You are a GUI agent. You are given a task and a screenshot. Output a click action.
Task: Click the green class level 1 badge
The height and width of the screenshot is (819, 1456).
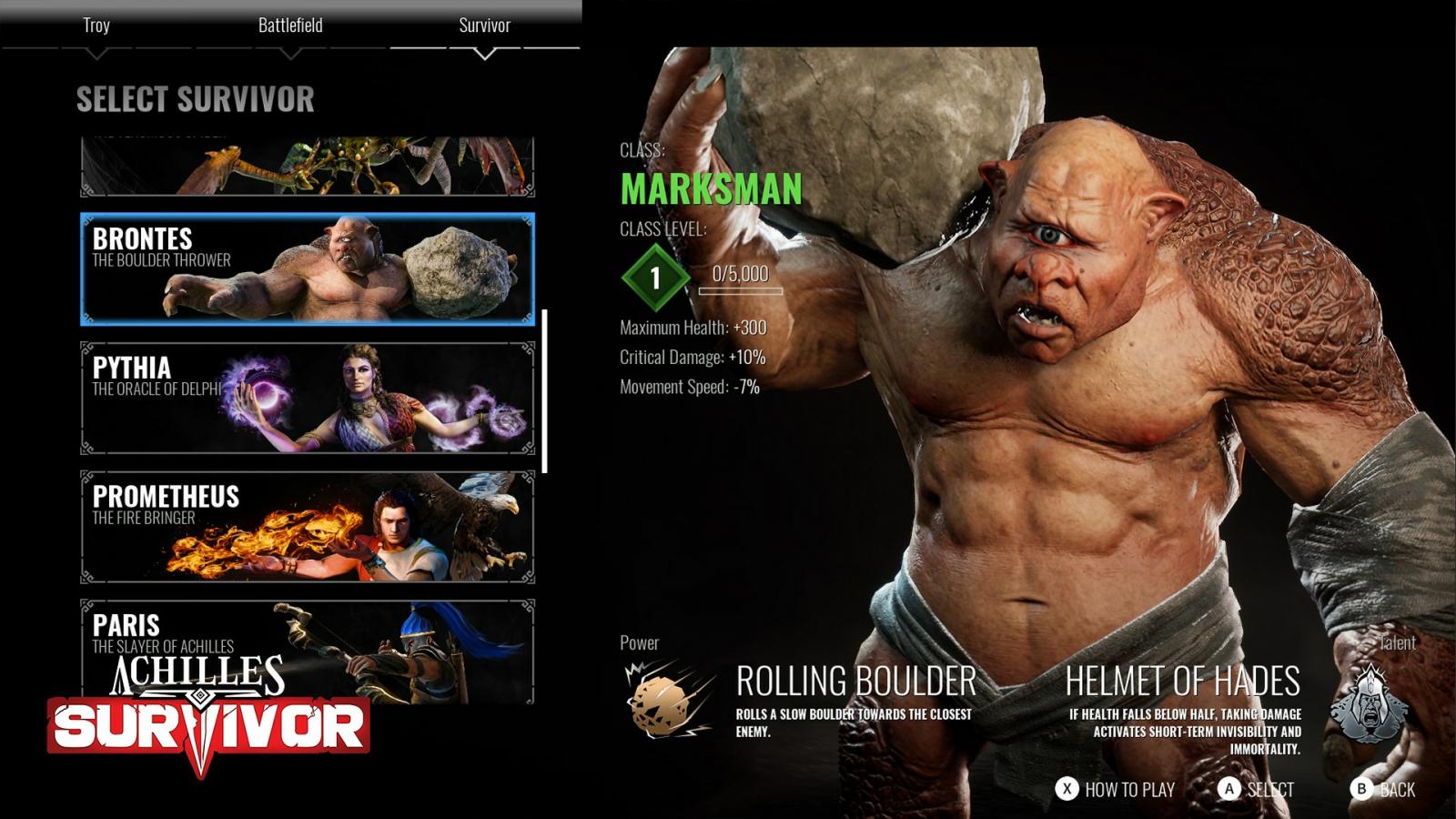(x=654, y=278)
